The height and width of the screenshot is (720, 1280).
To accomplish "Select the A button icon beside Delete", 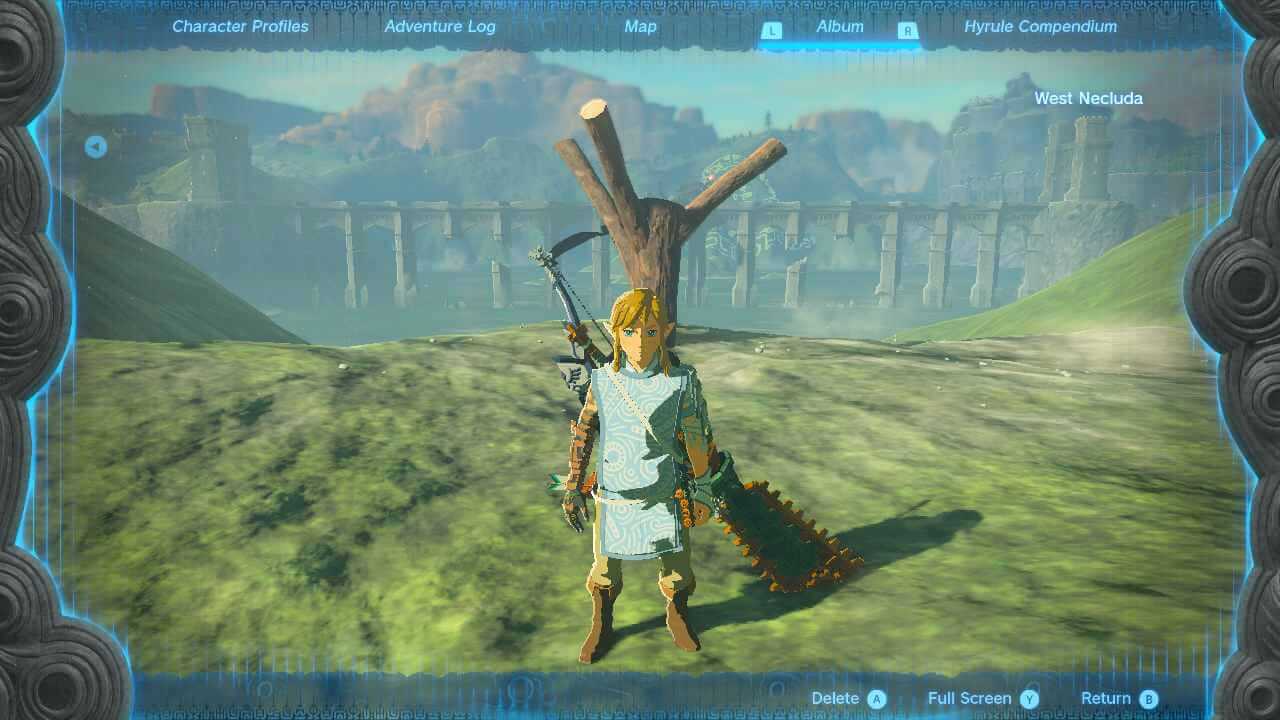I will 878,698.
